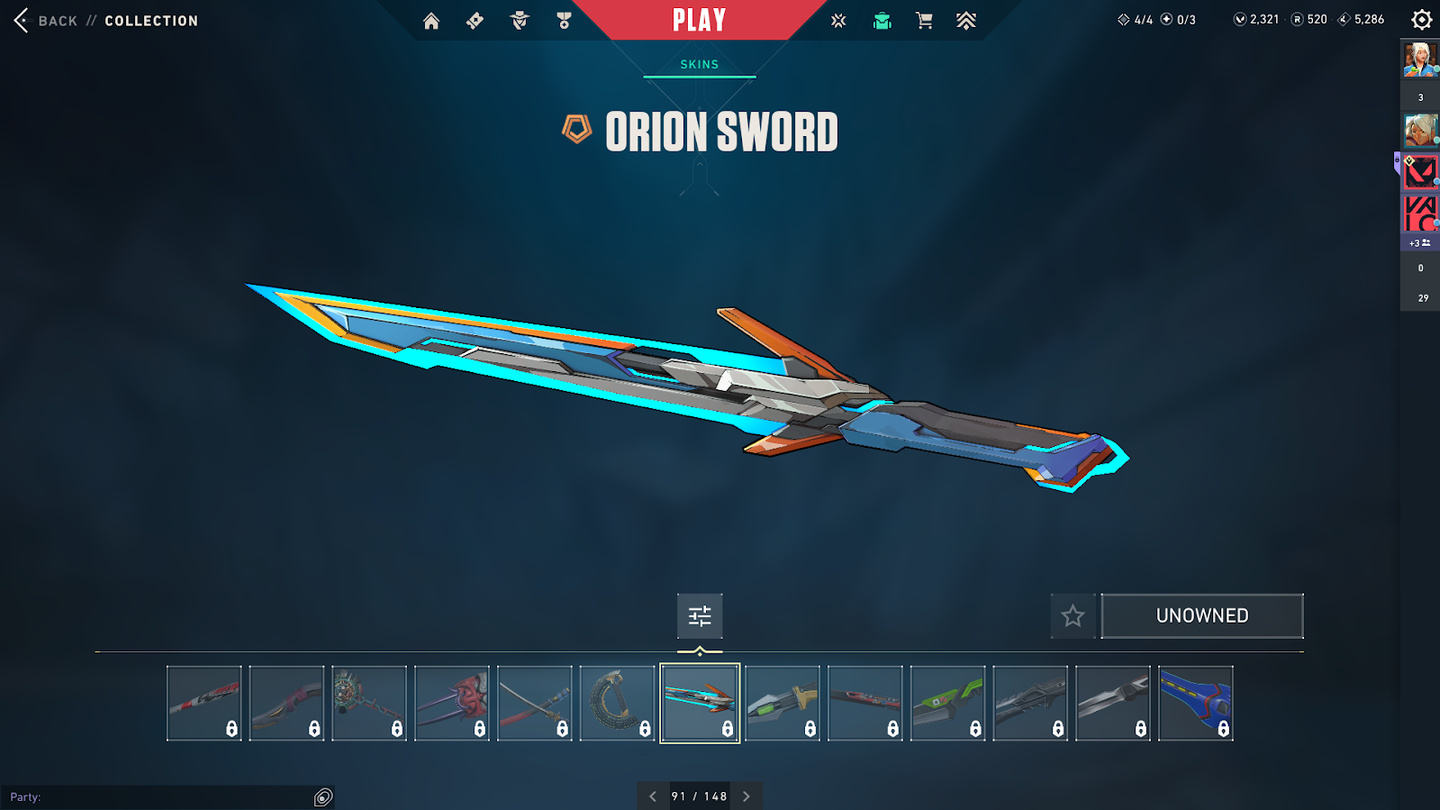Select the red-sheathed katana skin thumbnail
This screenshot has width=1440, height=810.
pos(535,703)
